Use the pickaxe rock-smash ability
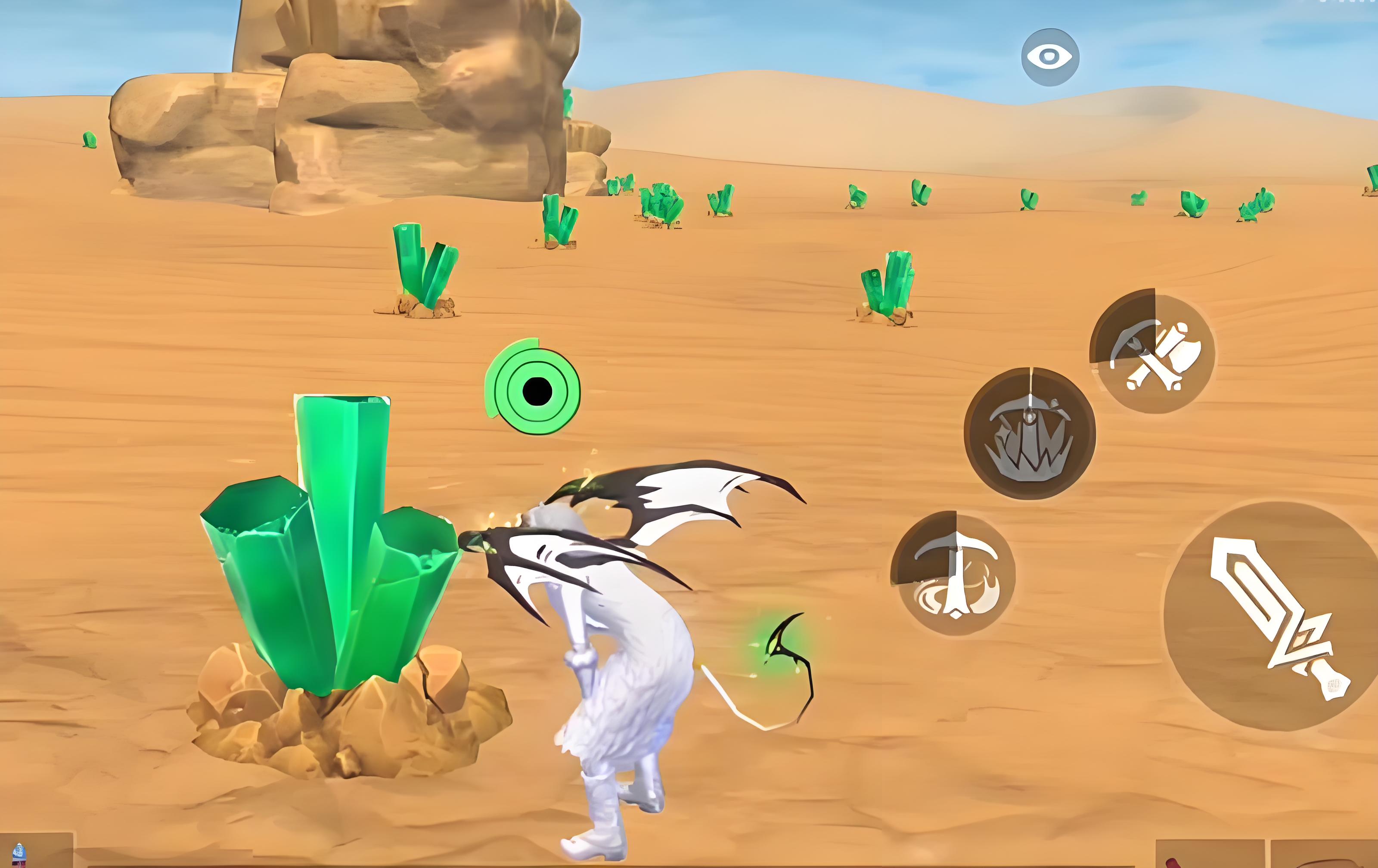The width and height of the screenshot is (1378, 868). pos(1030,434)
